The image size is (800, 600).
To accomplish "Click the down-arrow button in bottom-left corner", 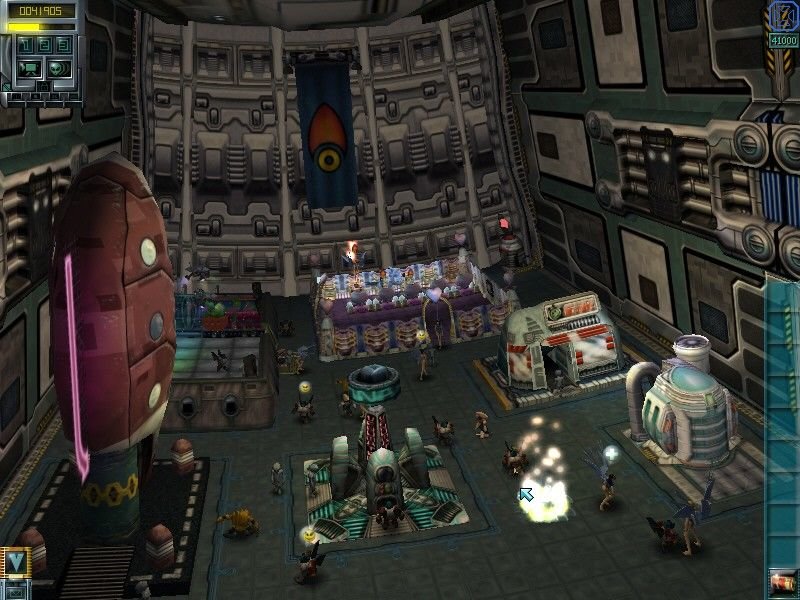I will [x=14, y=560].
